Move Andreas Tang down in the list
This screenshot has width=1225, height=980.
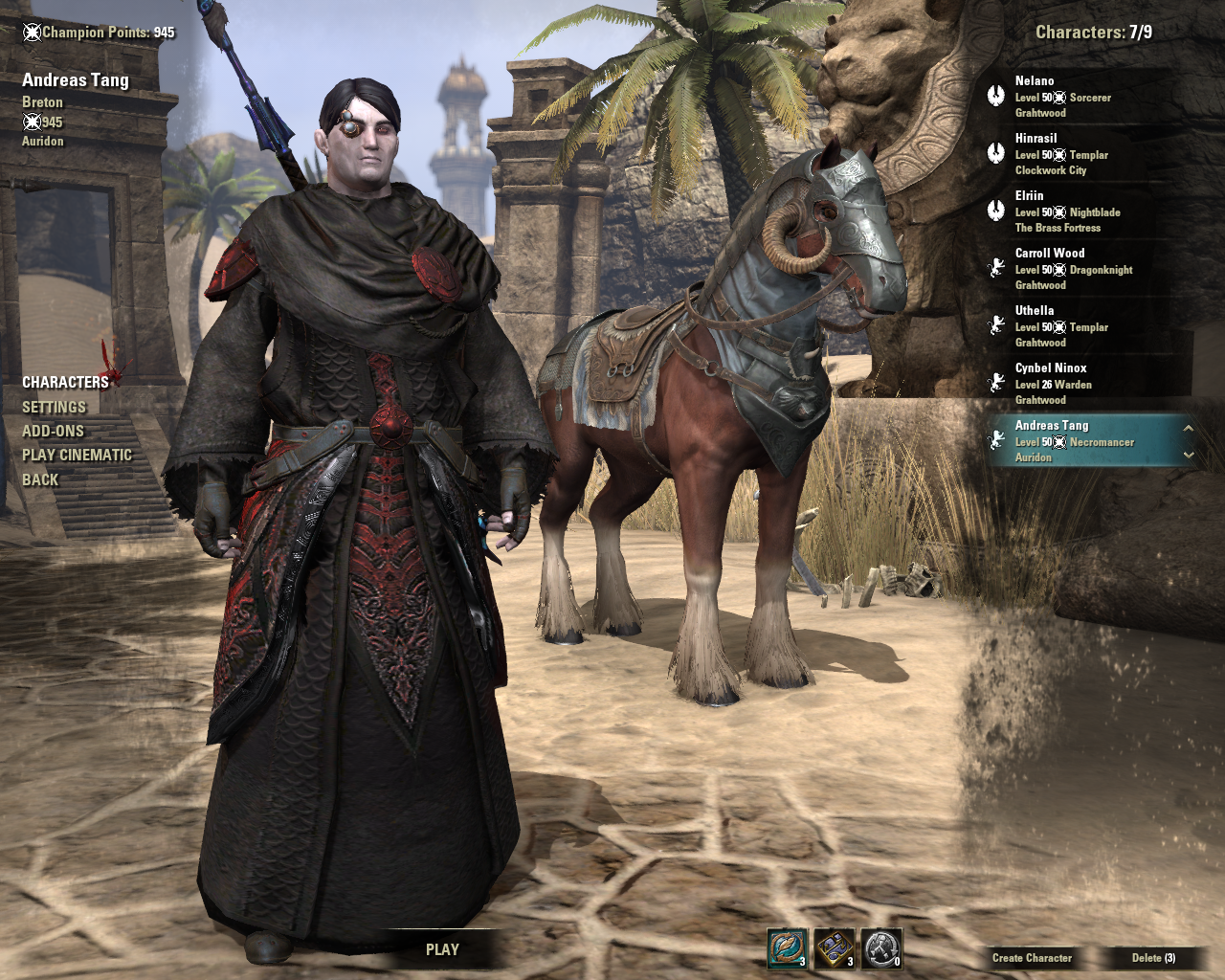tap(1188, 455)
